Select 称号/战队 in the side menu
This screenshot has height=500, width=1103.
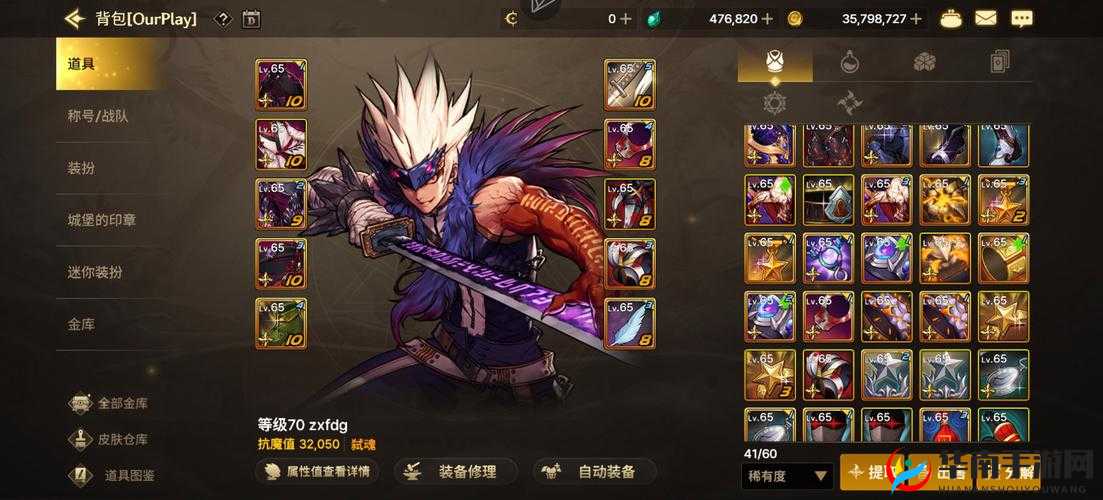click(x=97, y=116)
